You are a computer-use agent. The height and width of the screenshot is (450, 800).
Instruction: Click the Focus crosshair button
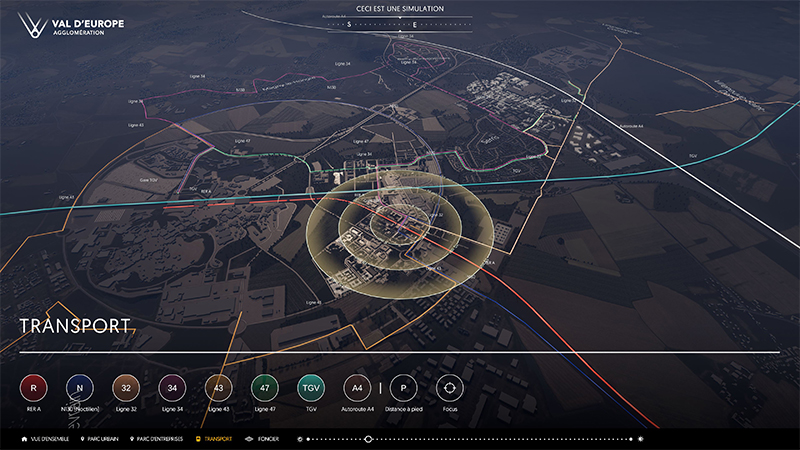(x=449, y=387)
